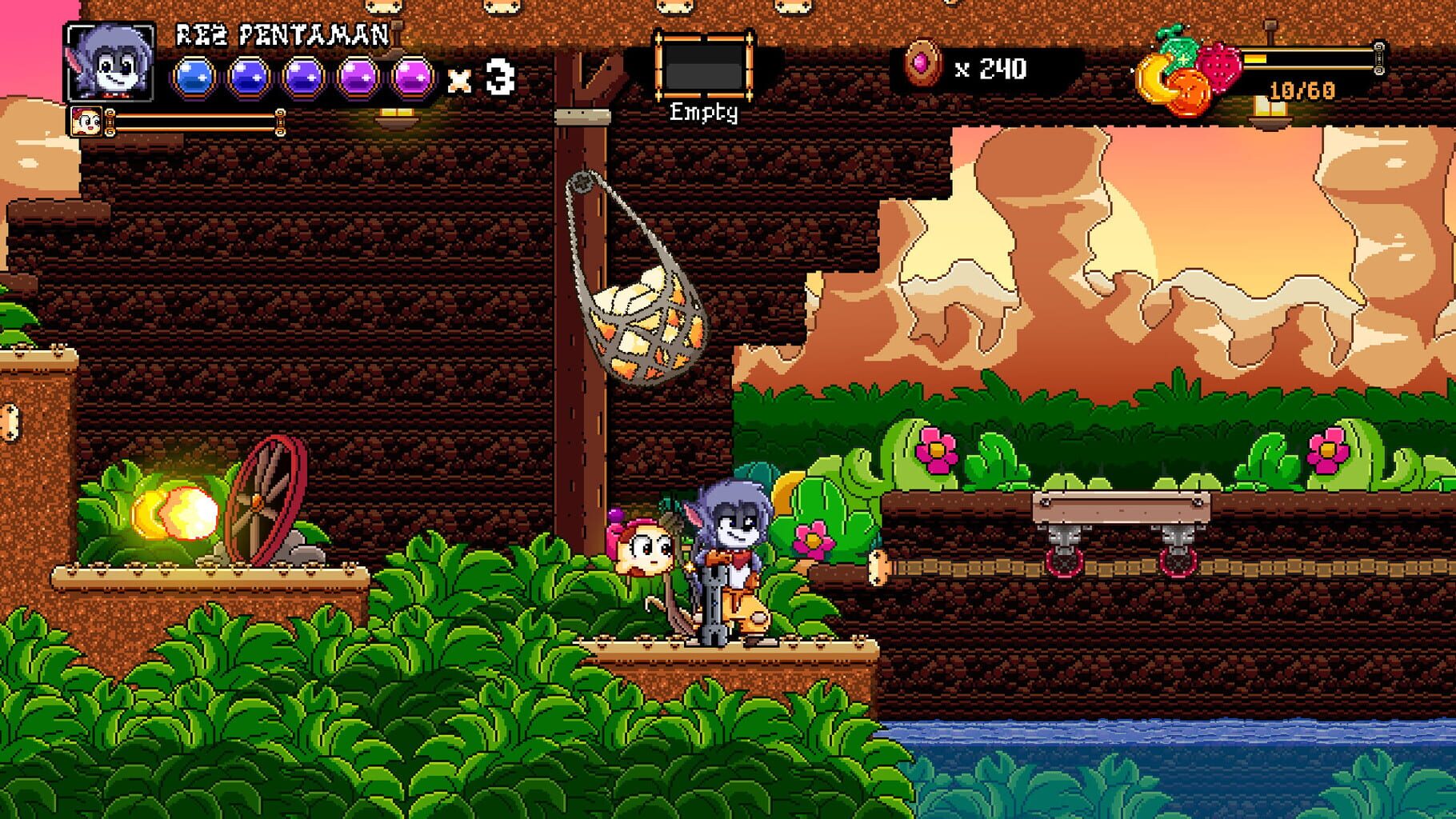Expand the Empty item slot
The width and height of the screenshot is (1456, 819).
(x=704, y=65)
